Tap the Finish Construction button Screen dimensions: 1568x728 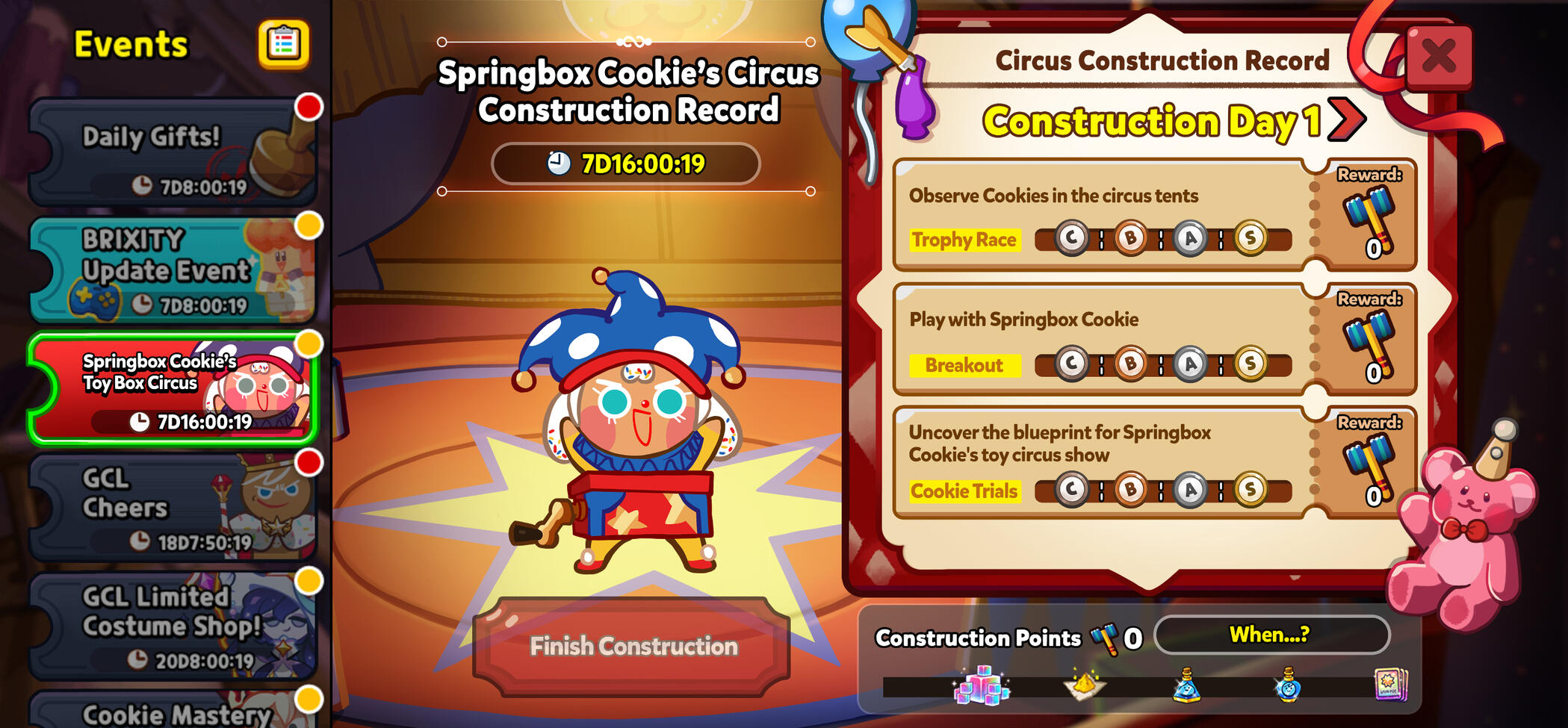coord(633,647)
